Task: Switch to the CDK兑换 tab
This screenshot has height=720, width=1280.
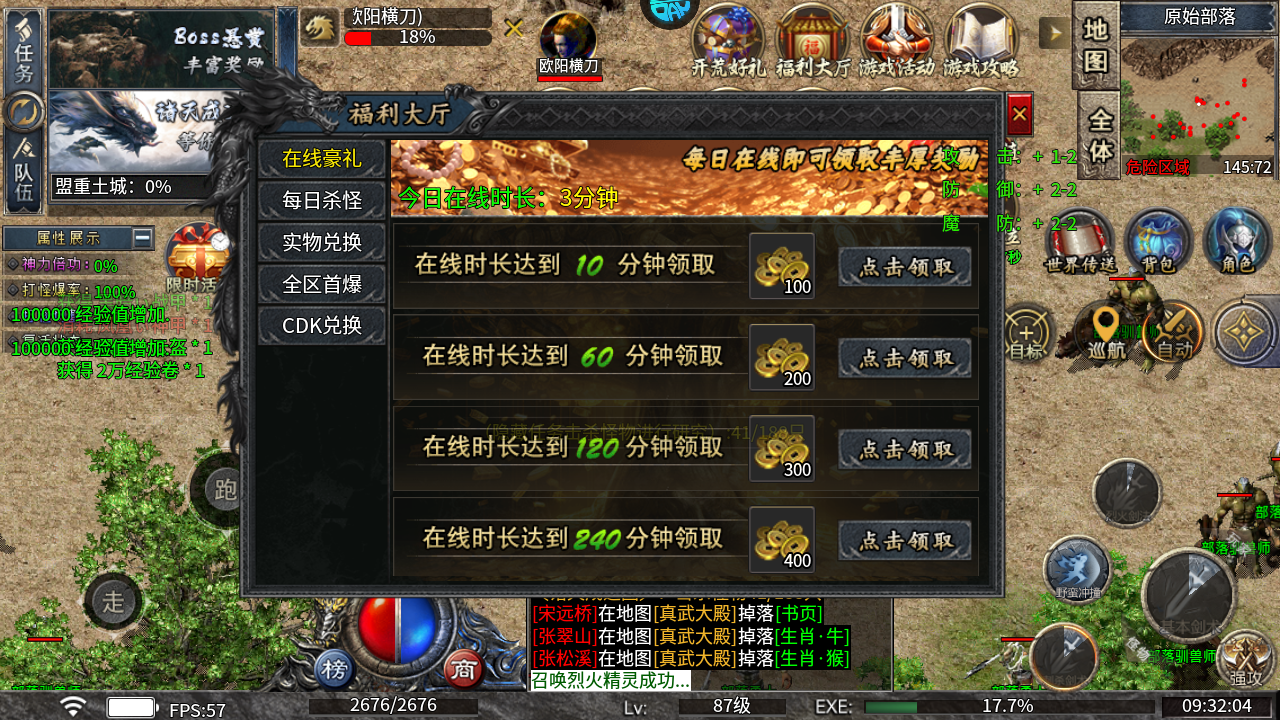Action: point(321,324)
